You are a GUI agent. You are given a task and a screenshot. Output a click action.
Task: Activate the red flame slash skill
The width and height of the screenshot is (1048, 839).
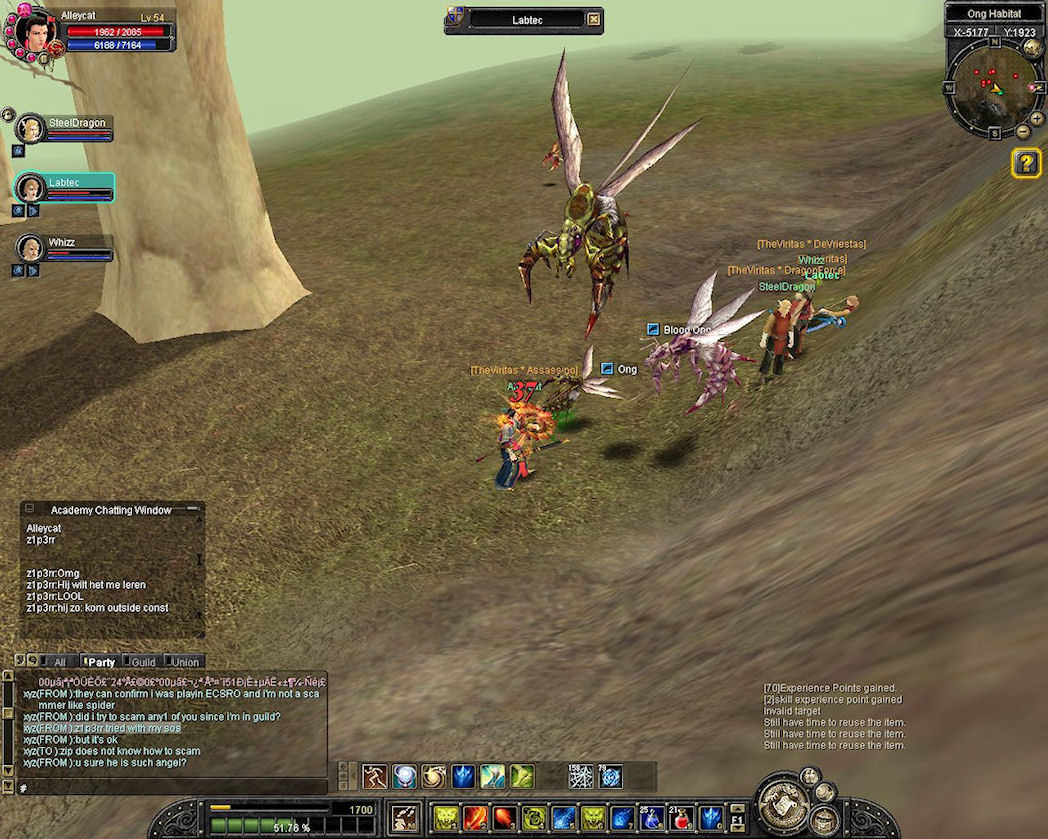[x=475, y=818]
